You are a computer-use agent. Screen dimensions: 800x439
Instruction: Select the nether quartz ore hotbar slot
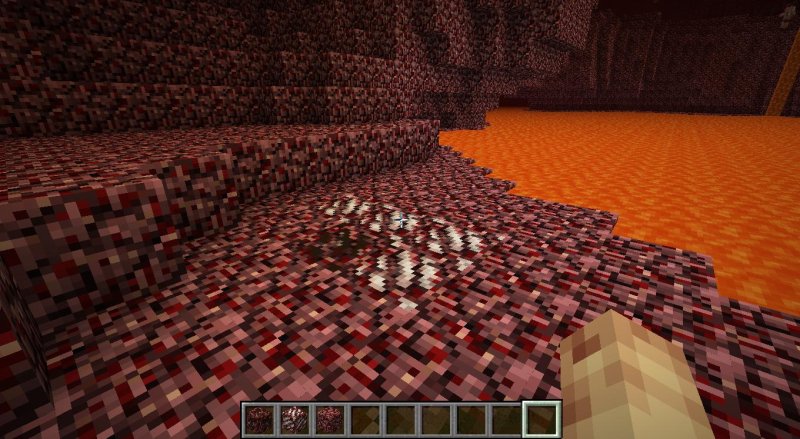(x=295, y=418)
